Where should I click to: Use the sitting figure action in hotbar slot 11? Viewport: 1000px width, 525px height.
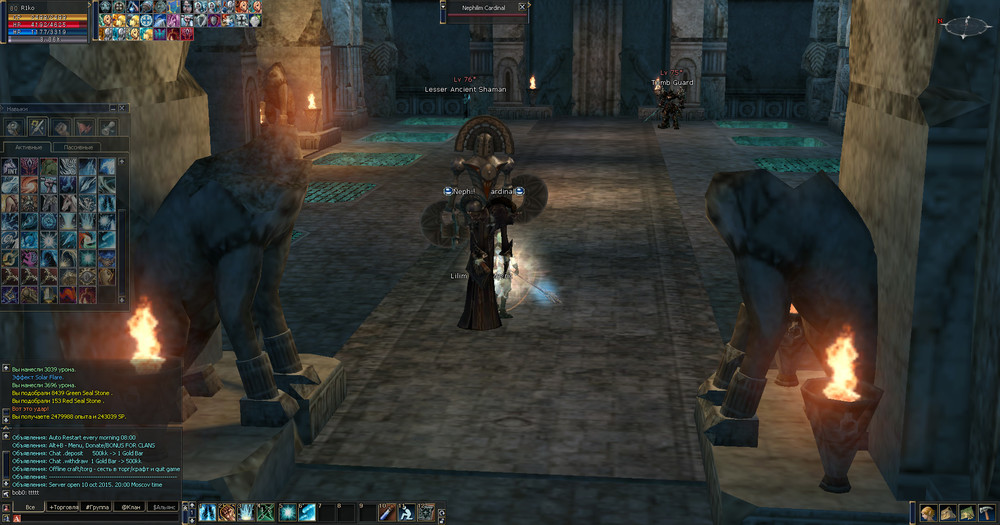[407, 512]
